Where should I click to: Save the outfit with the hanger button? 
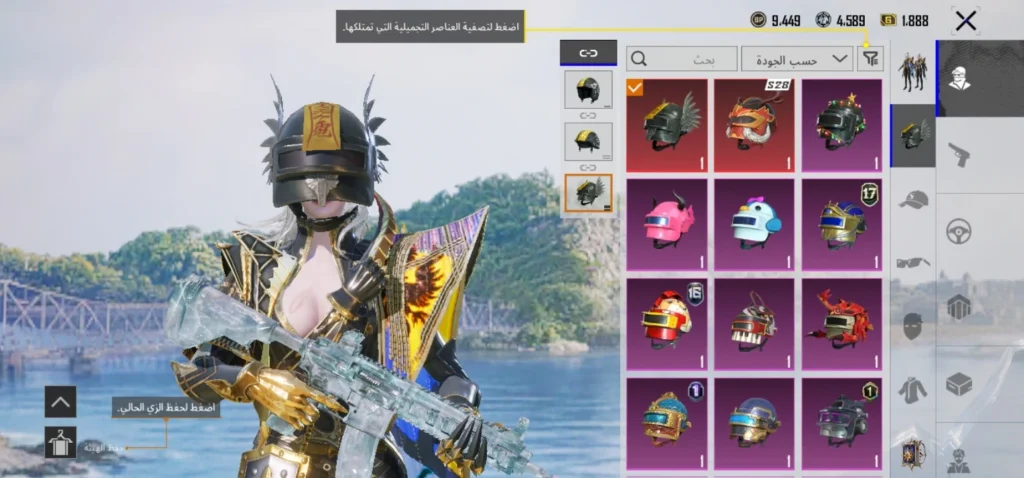[60, 442]
